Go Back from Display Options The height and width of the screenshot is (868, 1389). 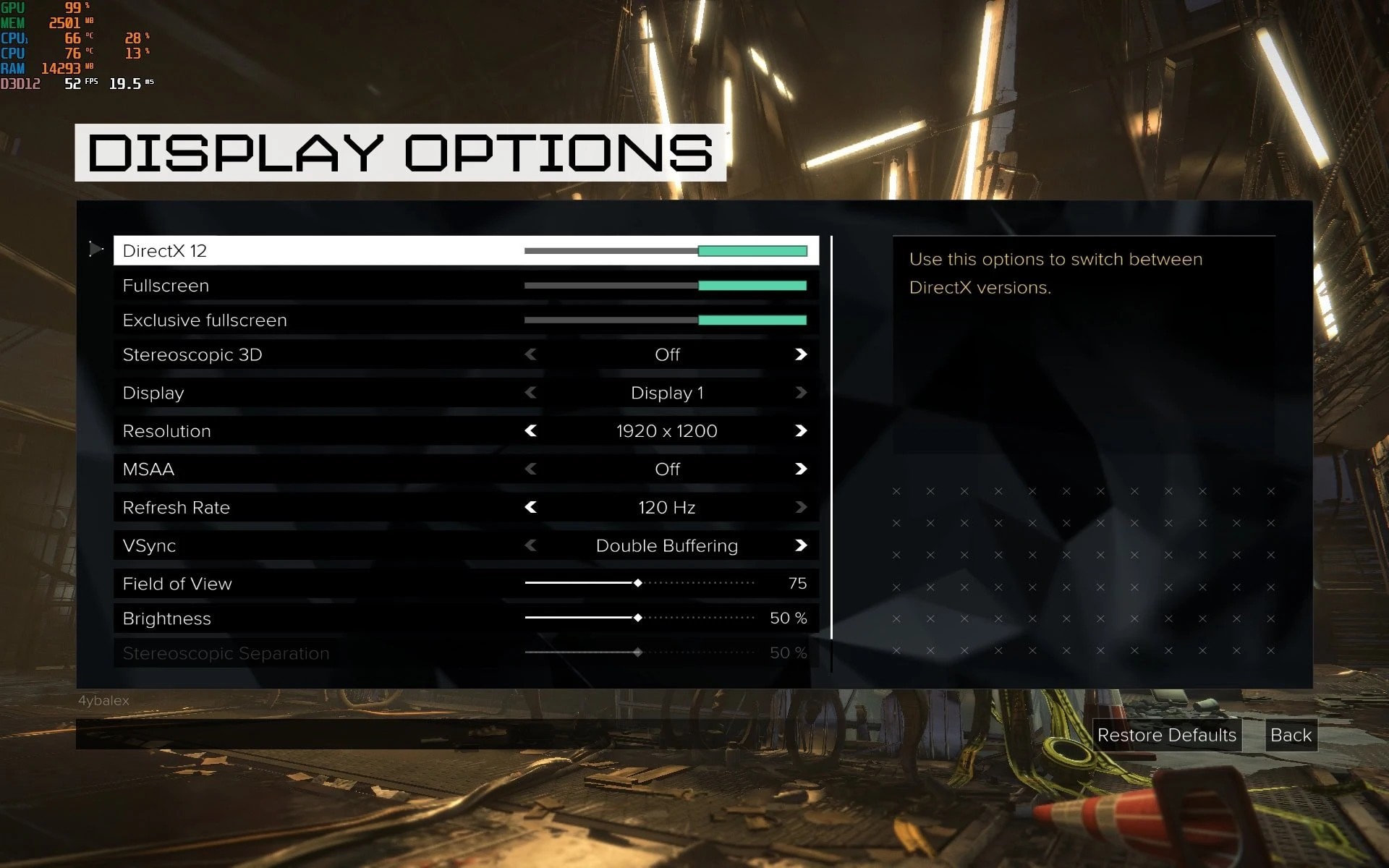(x=1291, y=735)
